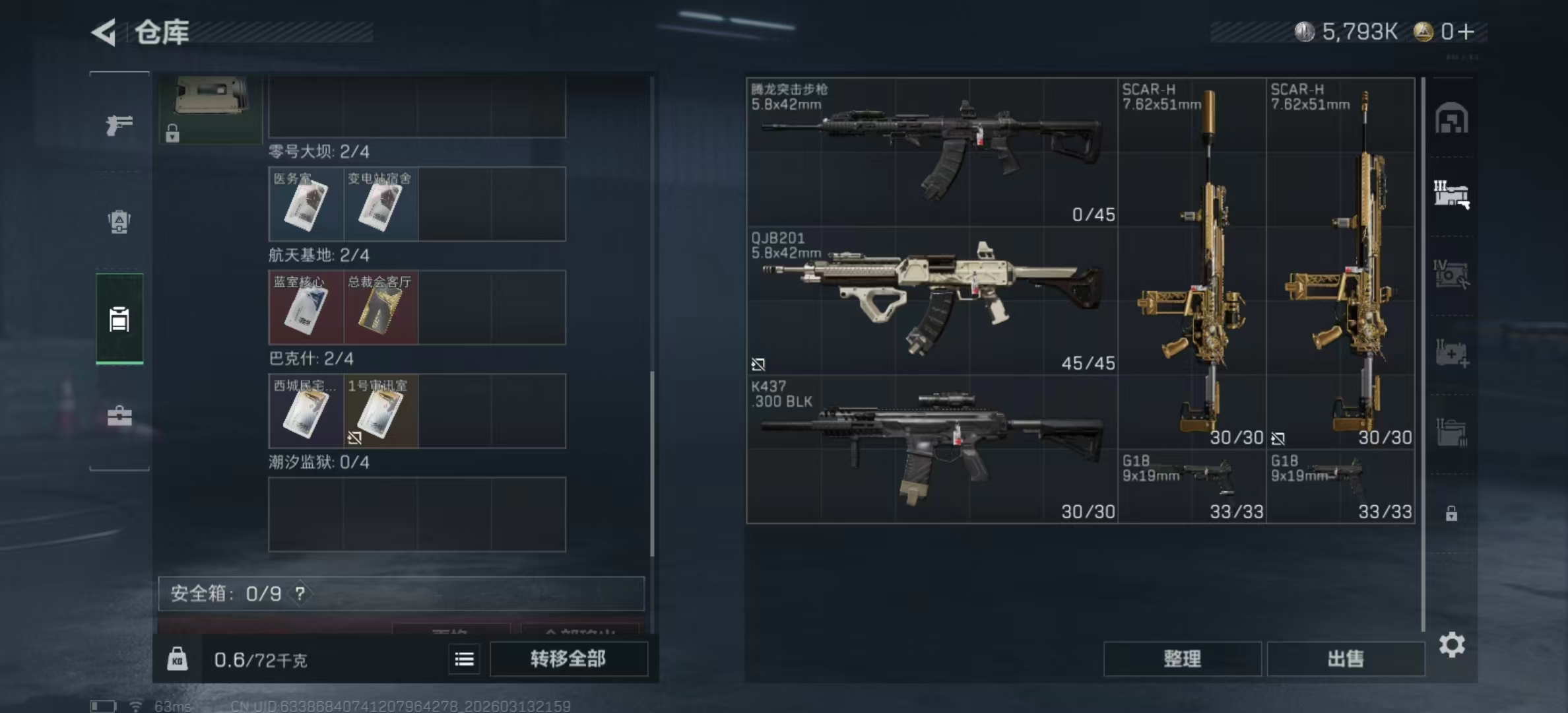Toggle the lock icon on right sidebar
The image size is (1568, 713).
pos(1452,512)
